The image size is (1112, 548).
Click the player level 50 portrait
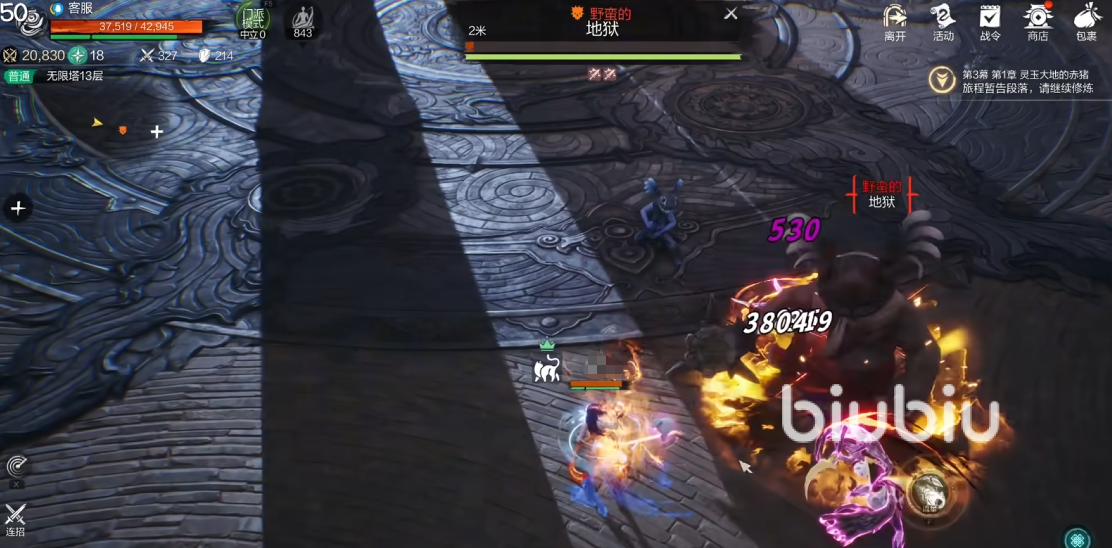[x=22, y=20]
